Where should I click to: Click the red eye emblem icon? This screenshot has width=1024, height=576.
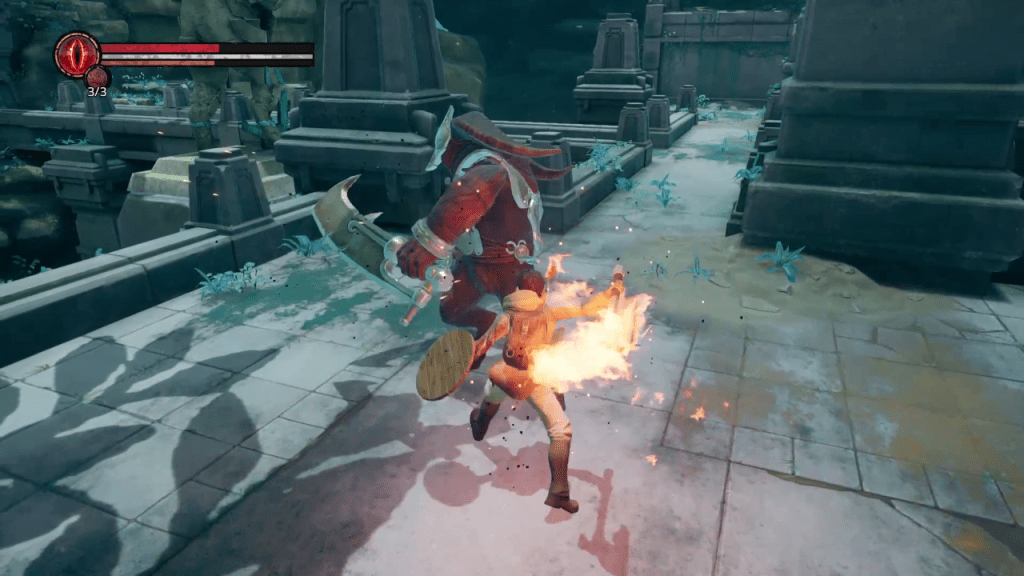(x=76, y=53)
